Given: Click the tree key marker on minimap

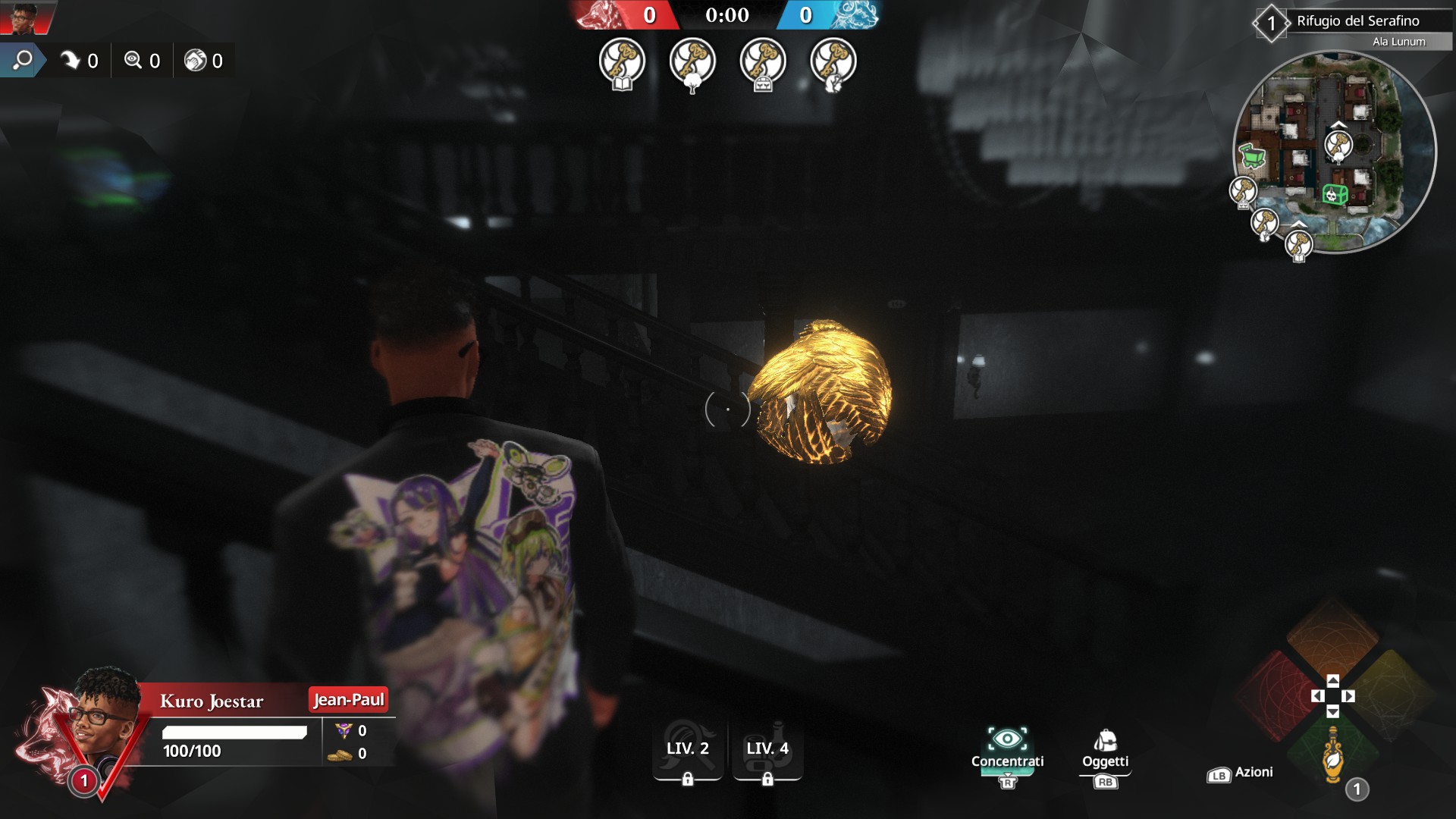Looking at the screenshot, I should (1338, 145).
